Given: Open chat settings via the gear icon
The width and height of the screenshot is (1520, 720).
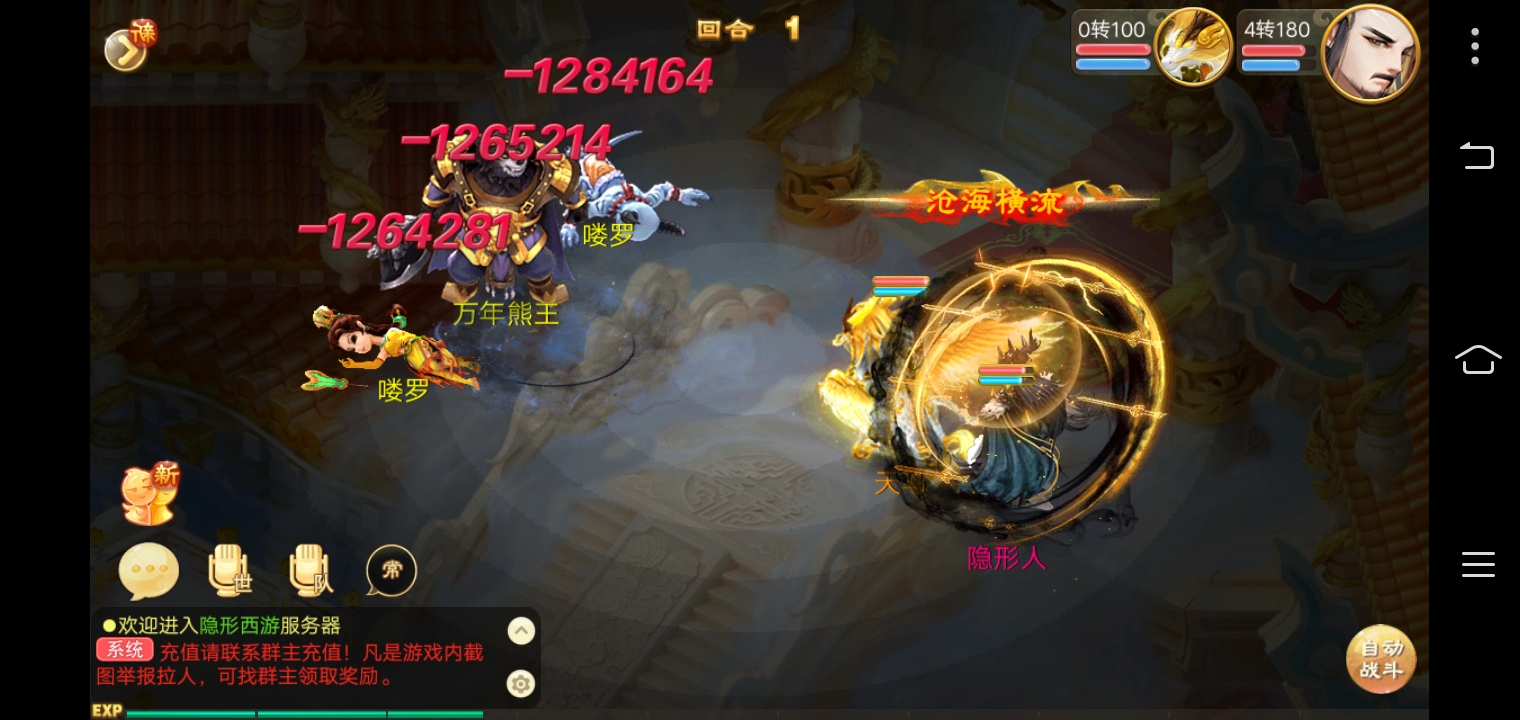Looking at the screenshot, I should pyautogui.click(x=521, y=684).
